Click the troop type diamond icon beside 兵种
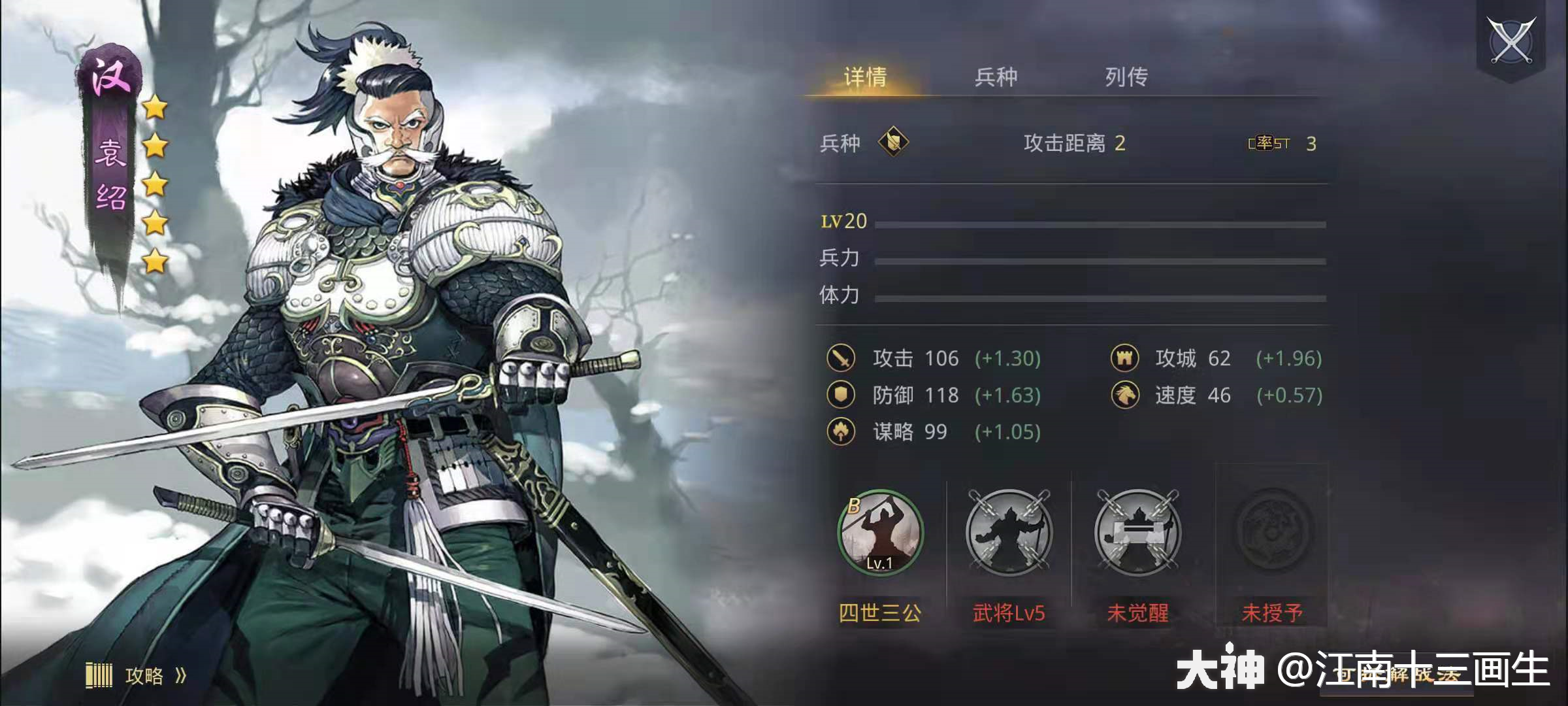The image size is (1568, 706). click(892, 143)
